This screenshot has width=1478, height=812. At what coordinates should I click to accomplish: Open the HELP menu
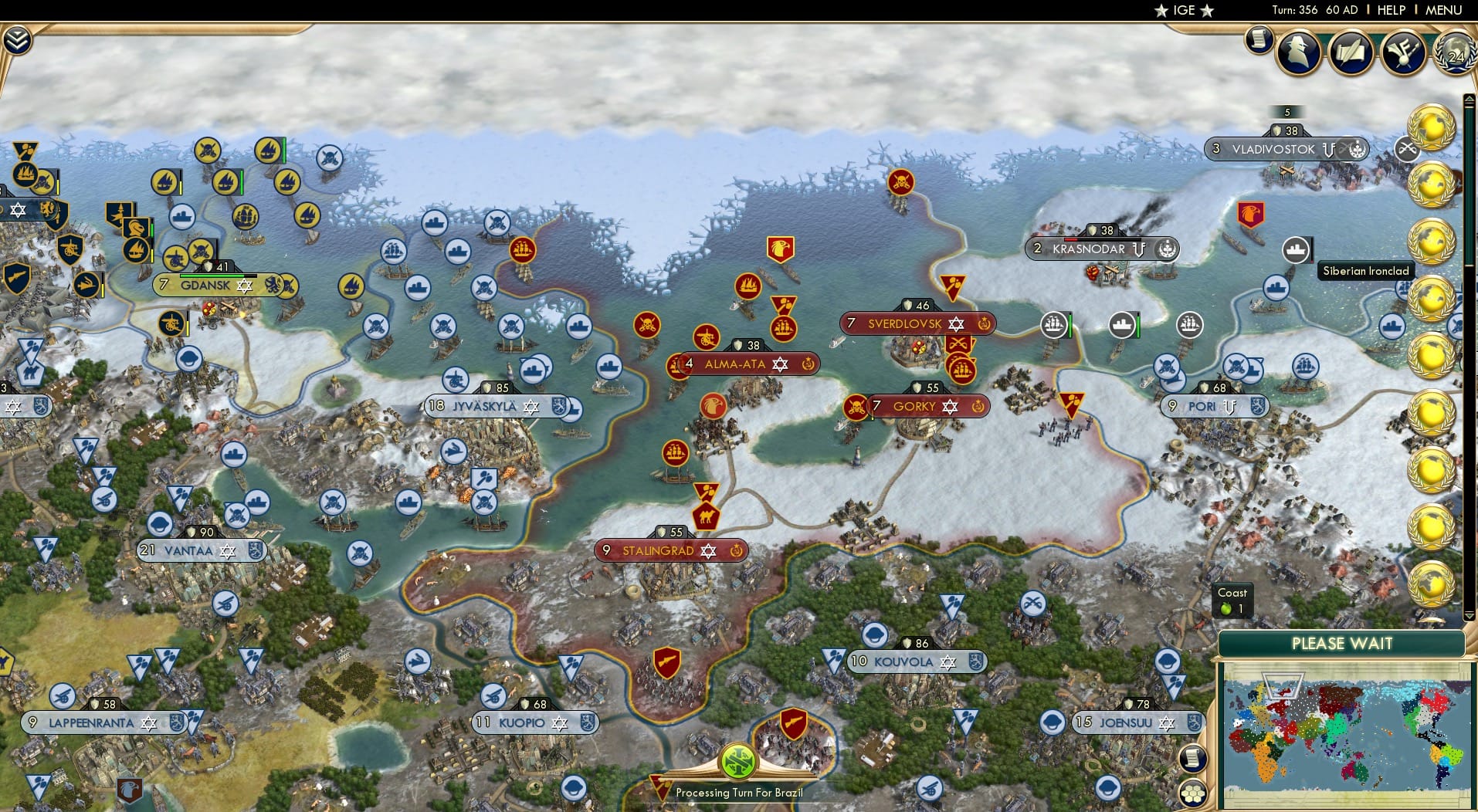coord(1390,10)
